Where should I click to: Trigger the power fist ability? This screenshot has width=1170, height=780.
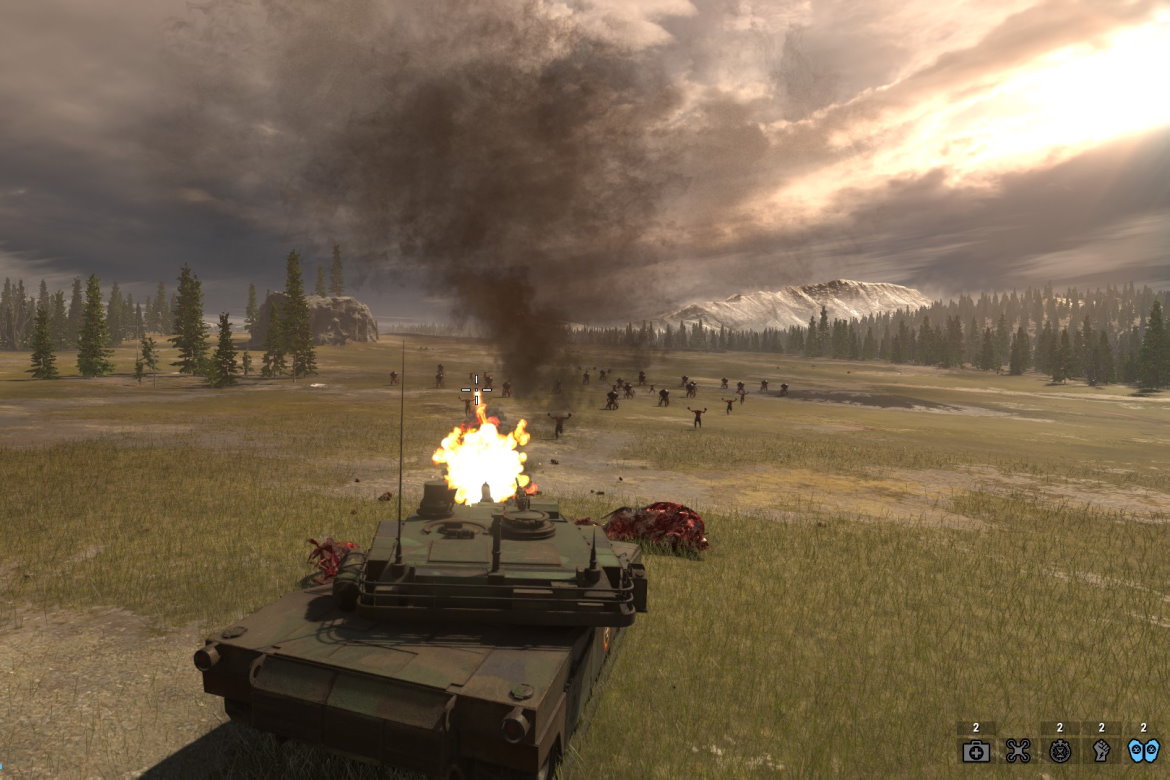tap(1102, 751)
